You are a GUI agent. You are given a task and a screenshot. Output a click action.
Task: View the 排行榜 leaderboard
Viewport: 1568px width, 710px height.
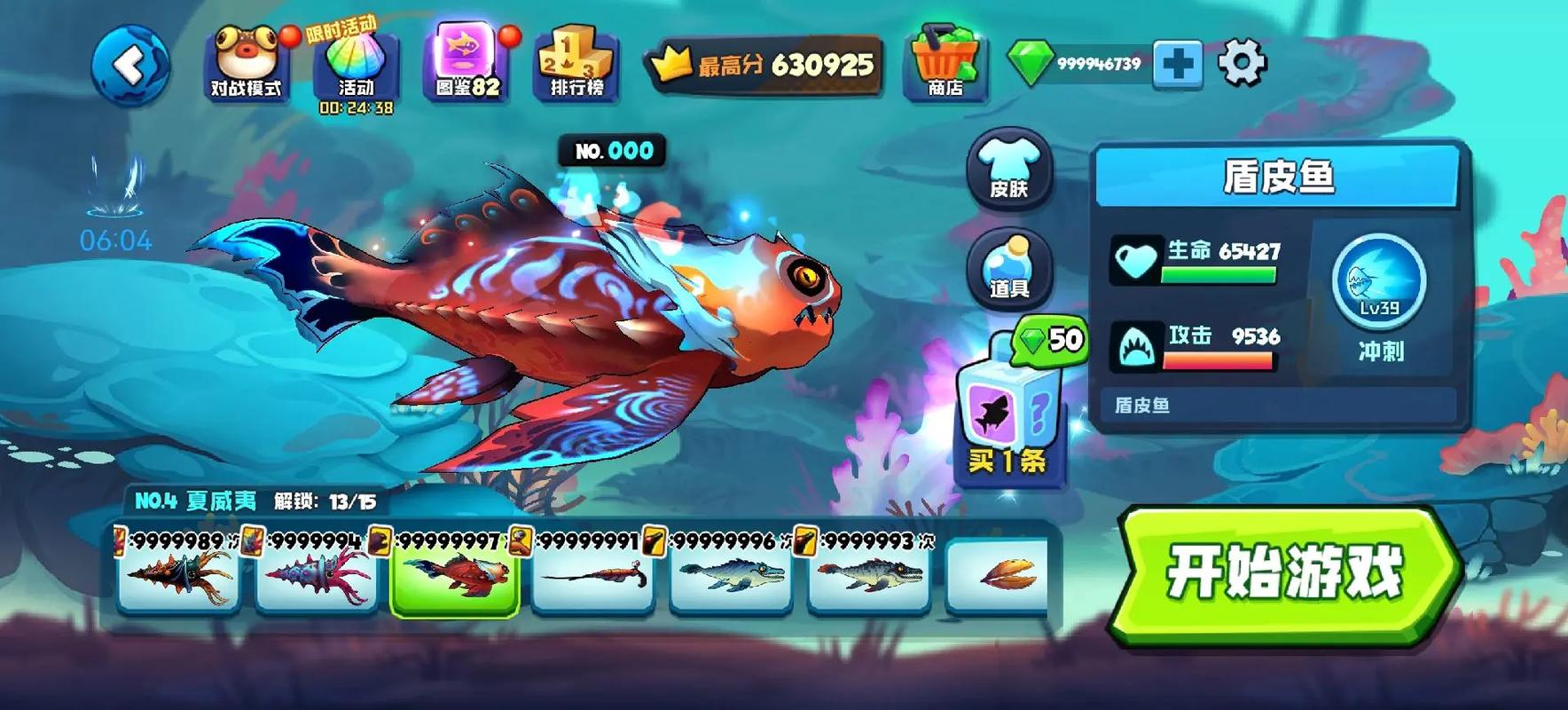pyautogui.click(x=576, y=64)
